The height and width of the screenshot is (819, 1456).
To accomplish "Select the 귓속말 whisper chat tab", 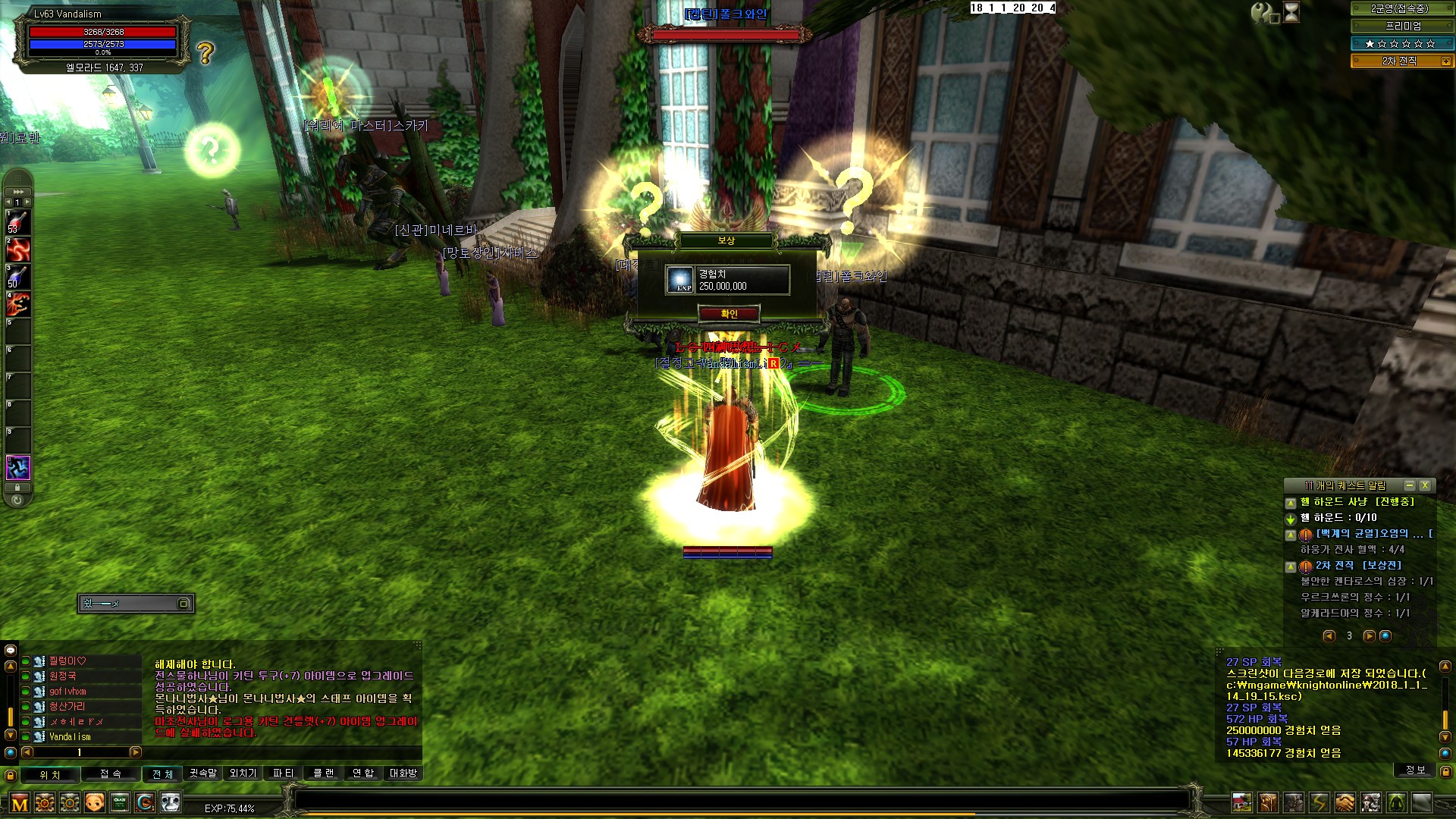I will tap(202, 773).
